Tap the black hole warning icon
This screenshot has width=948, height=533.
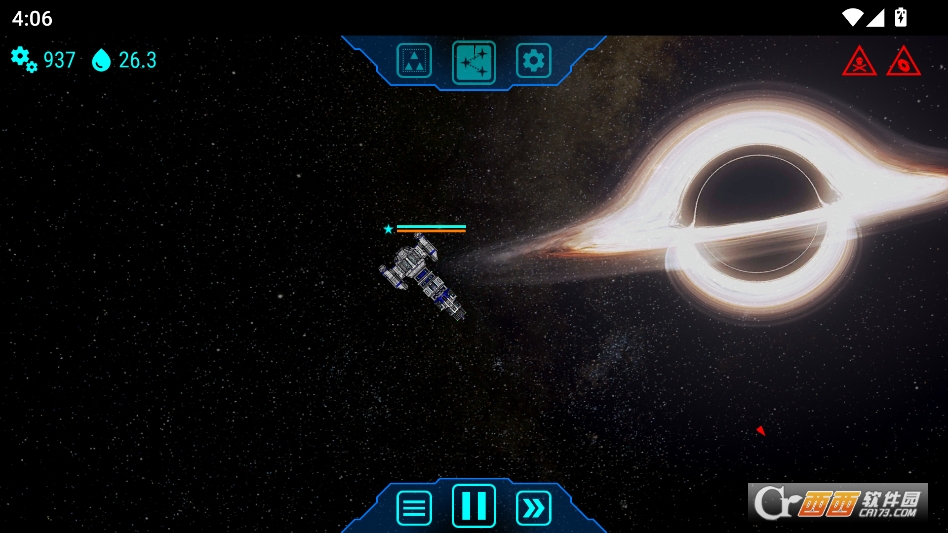pos(903,62)
